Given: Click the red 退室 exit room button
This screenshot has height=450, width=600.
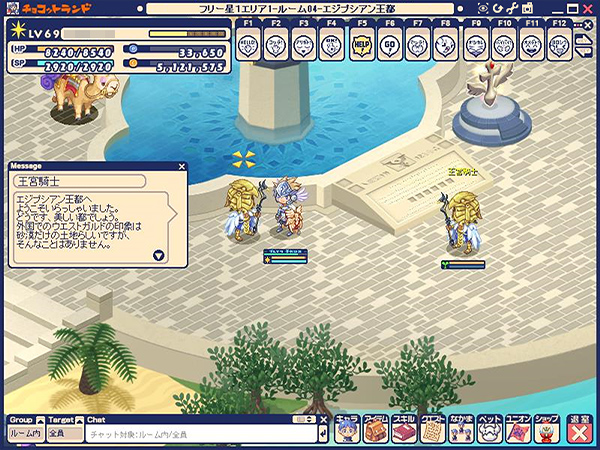Looking at the screenshot, I should coord(579,430).
